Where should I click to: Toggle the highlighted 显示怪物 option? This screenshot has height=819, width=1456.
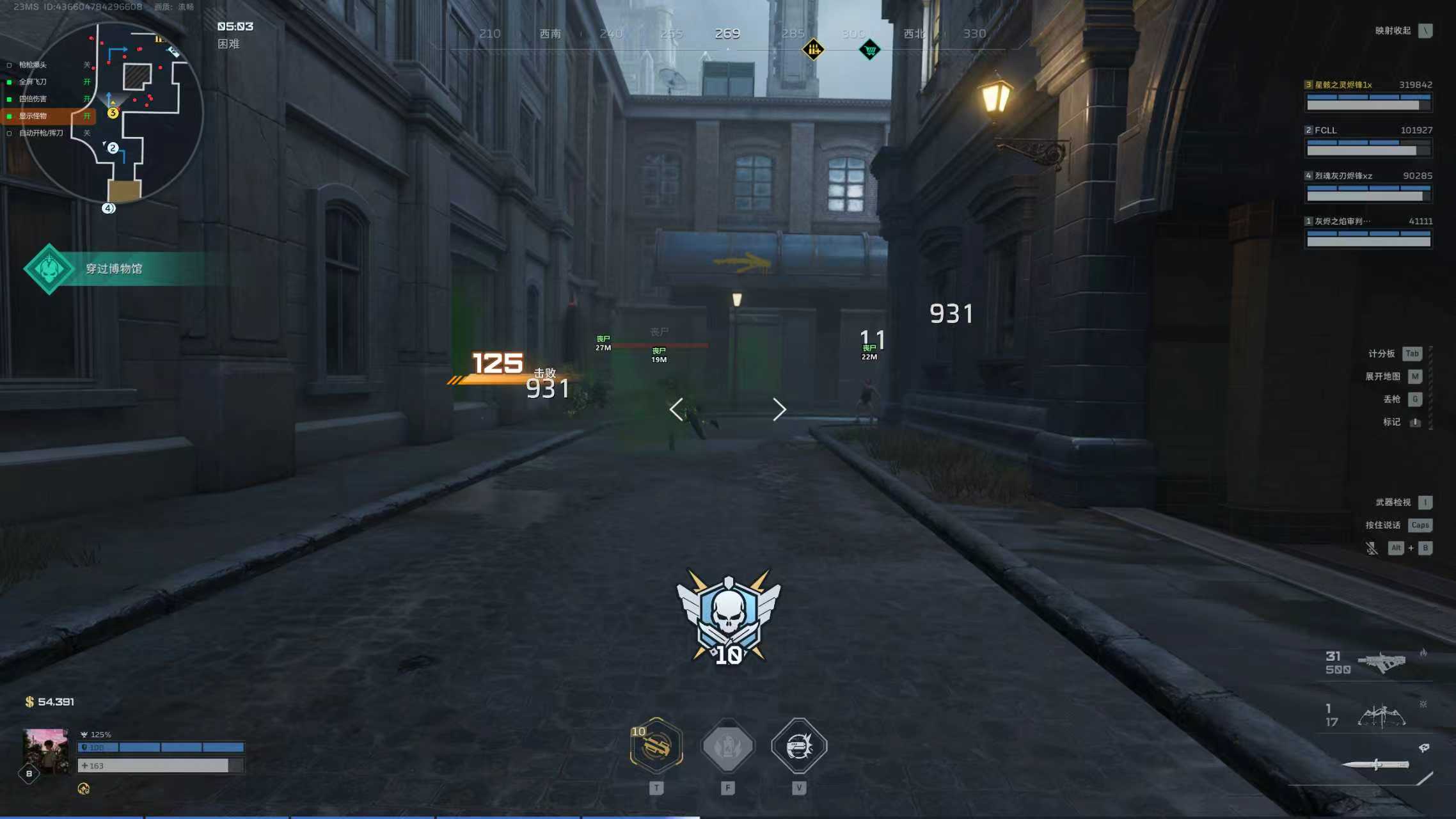point(33,116)
